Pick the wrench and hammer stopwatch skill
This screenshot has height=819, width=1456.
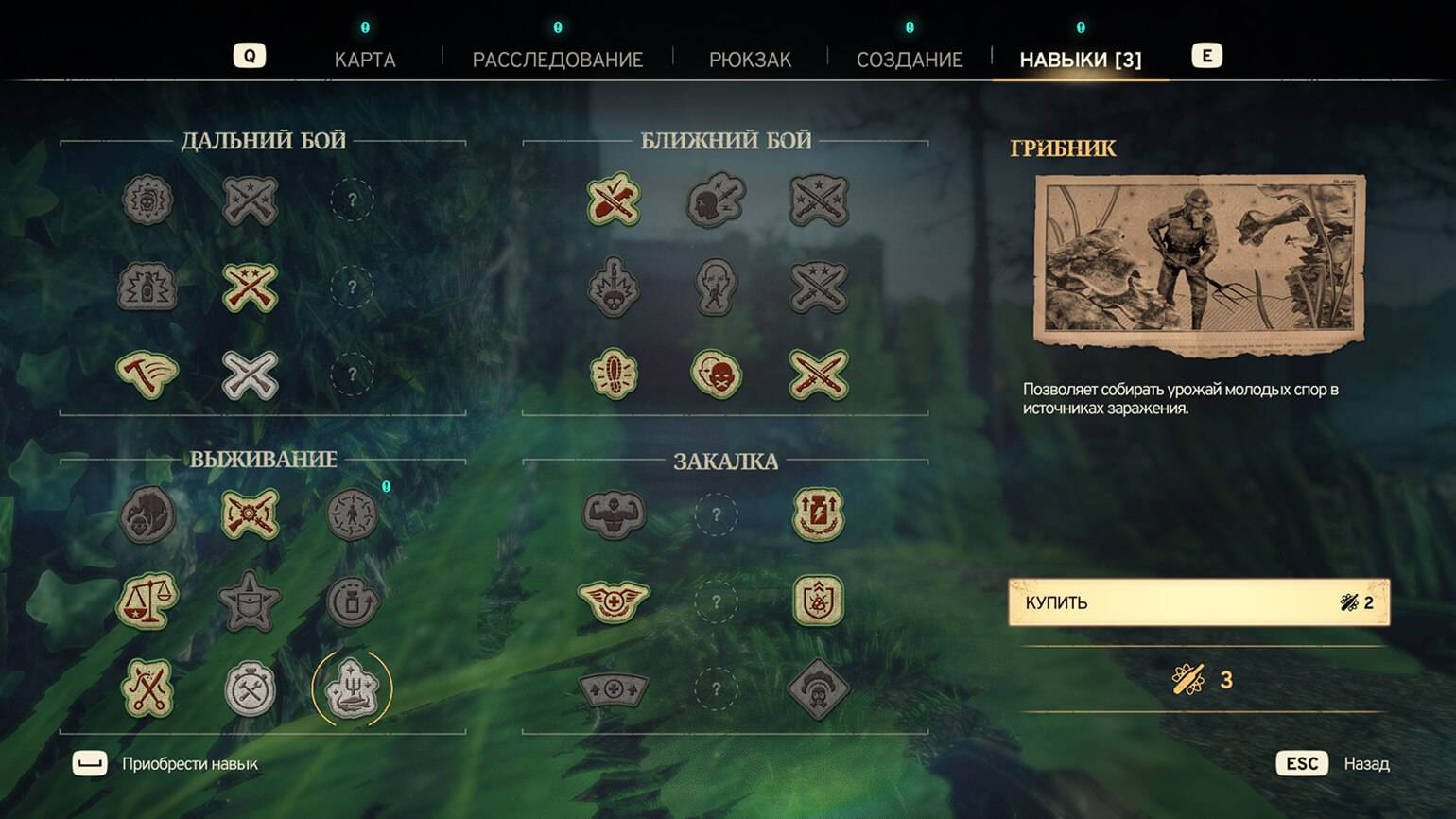tap(250, 688)
